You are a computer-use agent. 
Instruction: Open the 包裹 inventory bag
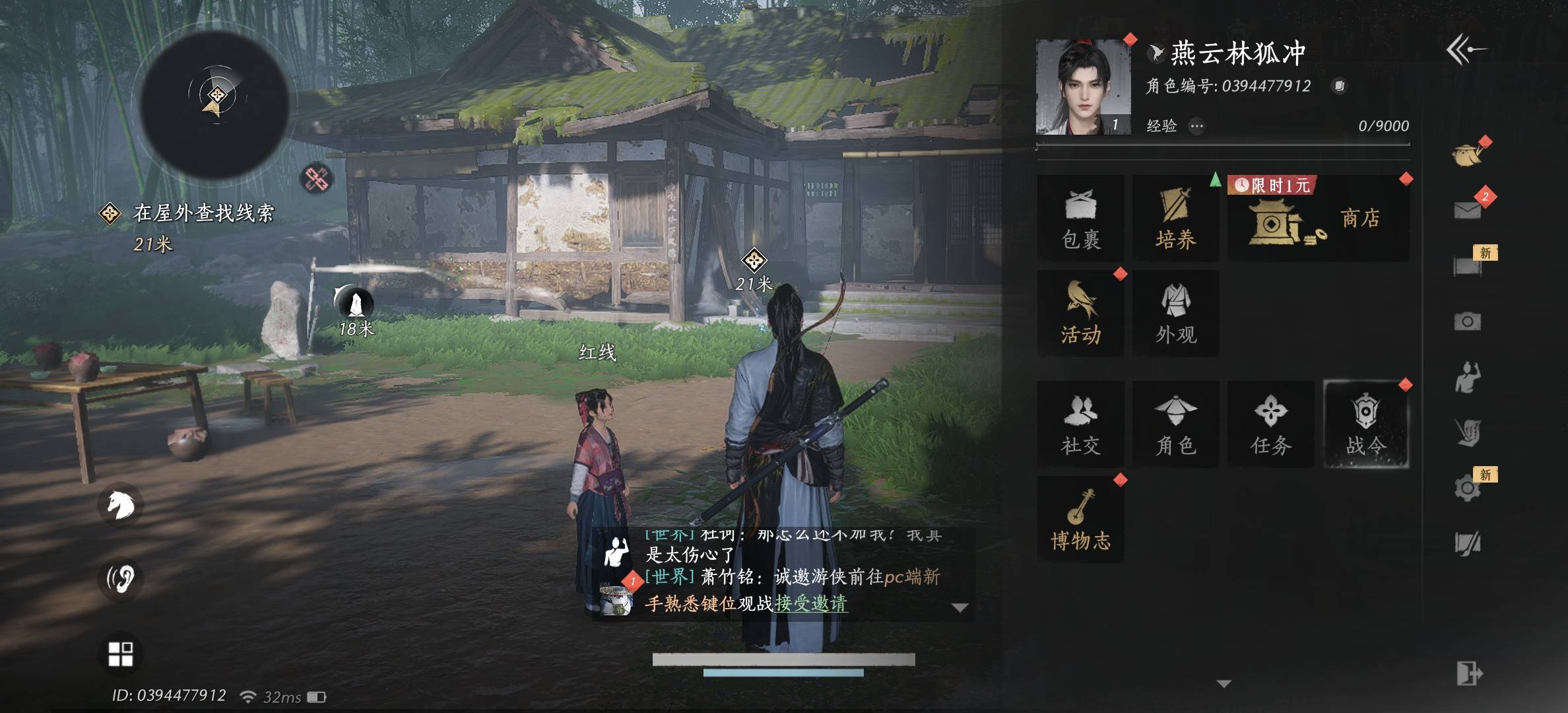[x=1080, y=218]
